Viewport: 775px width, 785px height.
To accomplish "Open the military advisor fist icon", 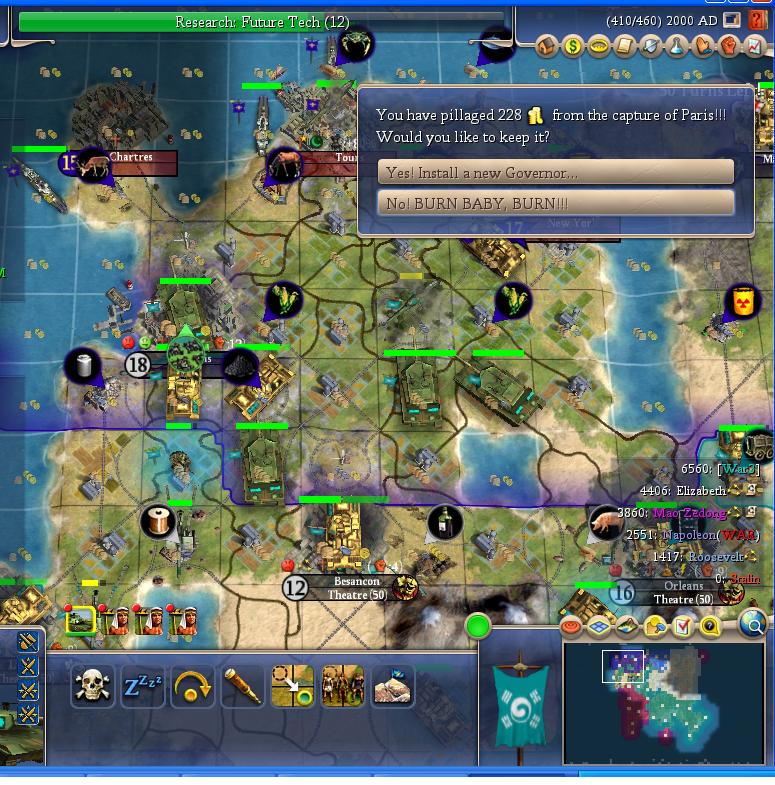I will tap(728, 46).
